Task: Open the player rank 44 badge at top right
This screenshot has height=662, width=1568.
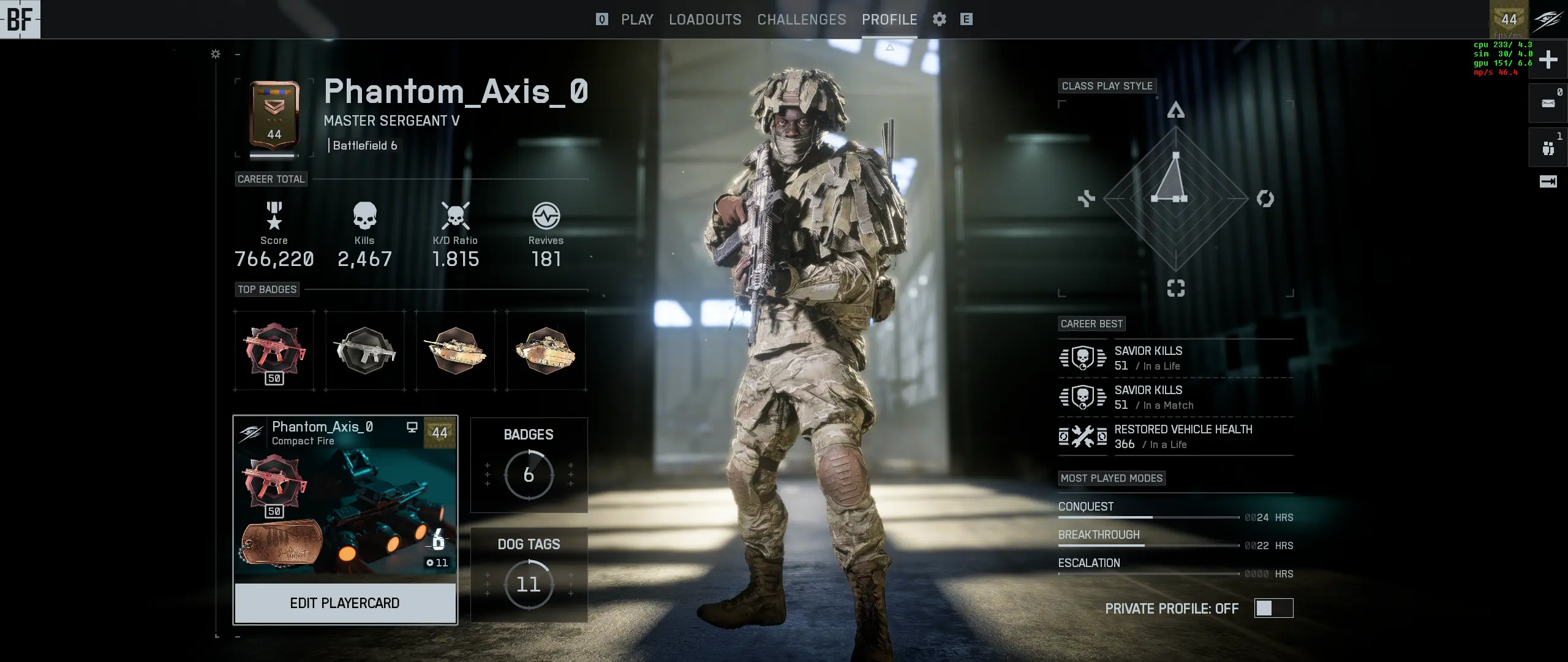Action: pyautogui.click(x=1509, y=20)
